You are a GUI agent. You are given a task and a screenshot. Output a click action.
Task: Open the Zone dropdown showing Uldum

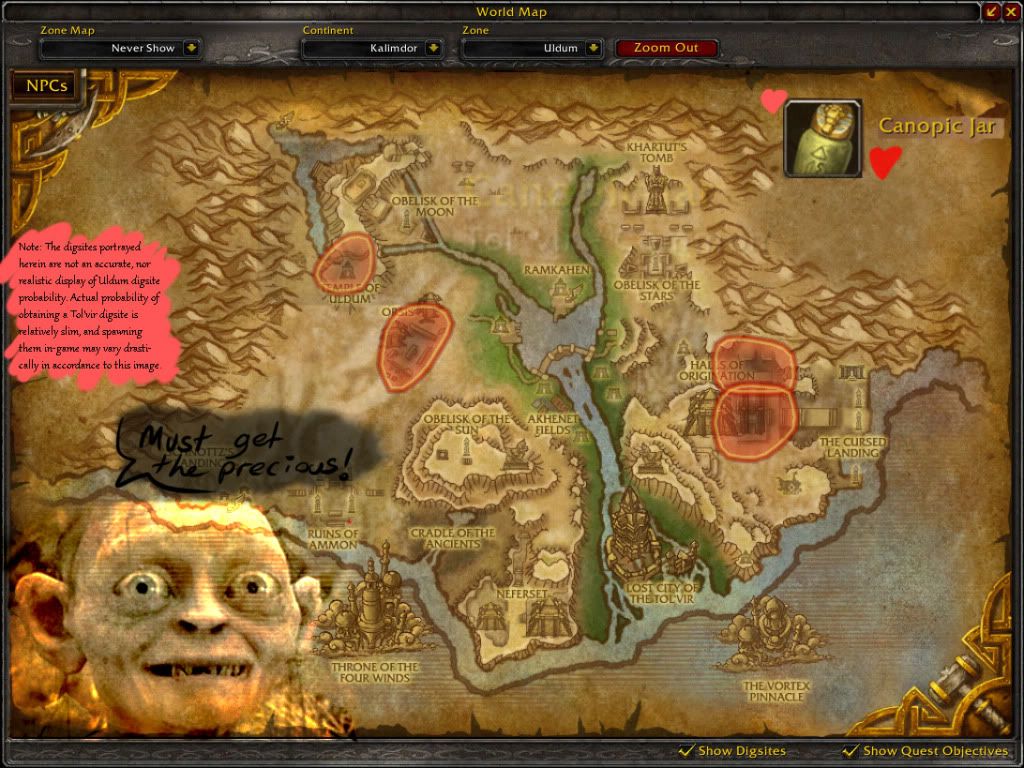pos(593,48)
